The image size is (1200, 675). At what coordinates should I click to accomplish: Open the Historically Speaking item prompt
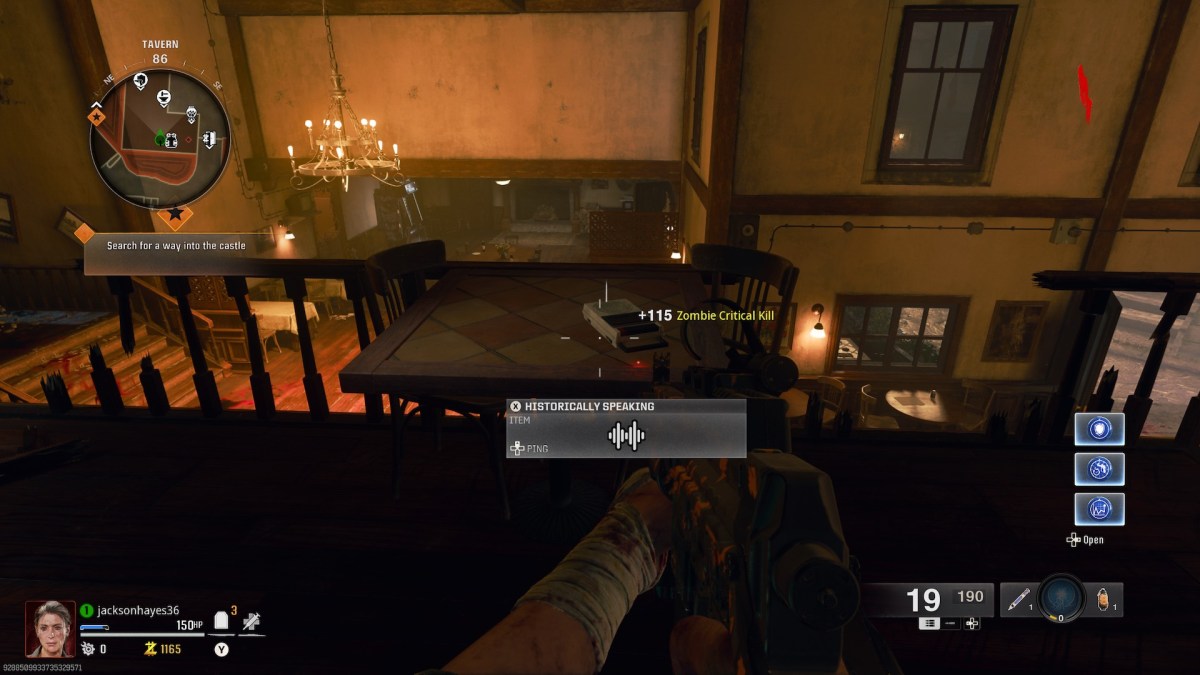click(626, 428)
